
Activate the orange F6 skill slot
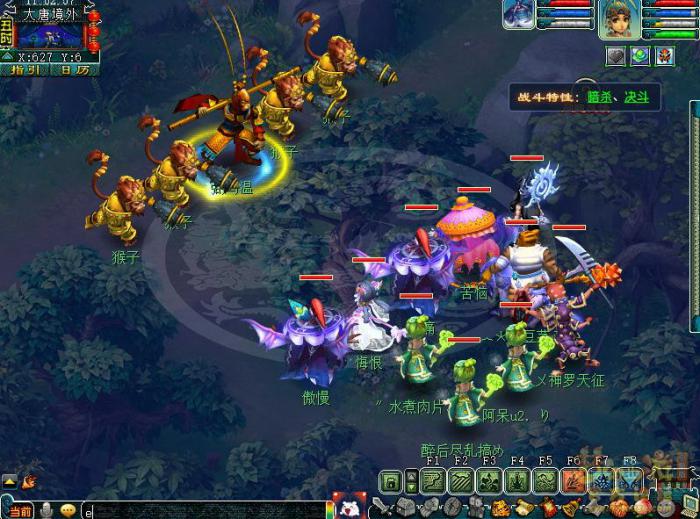(573, 481)
